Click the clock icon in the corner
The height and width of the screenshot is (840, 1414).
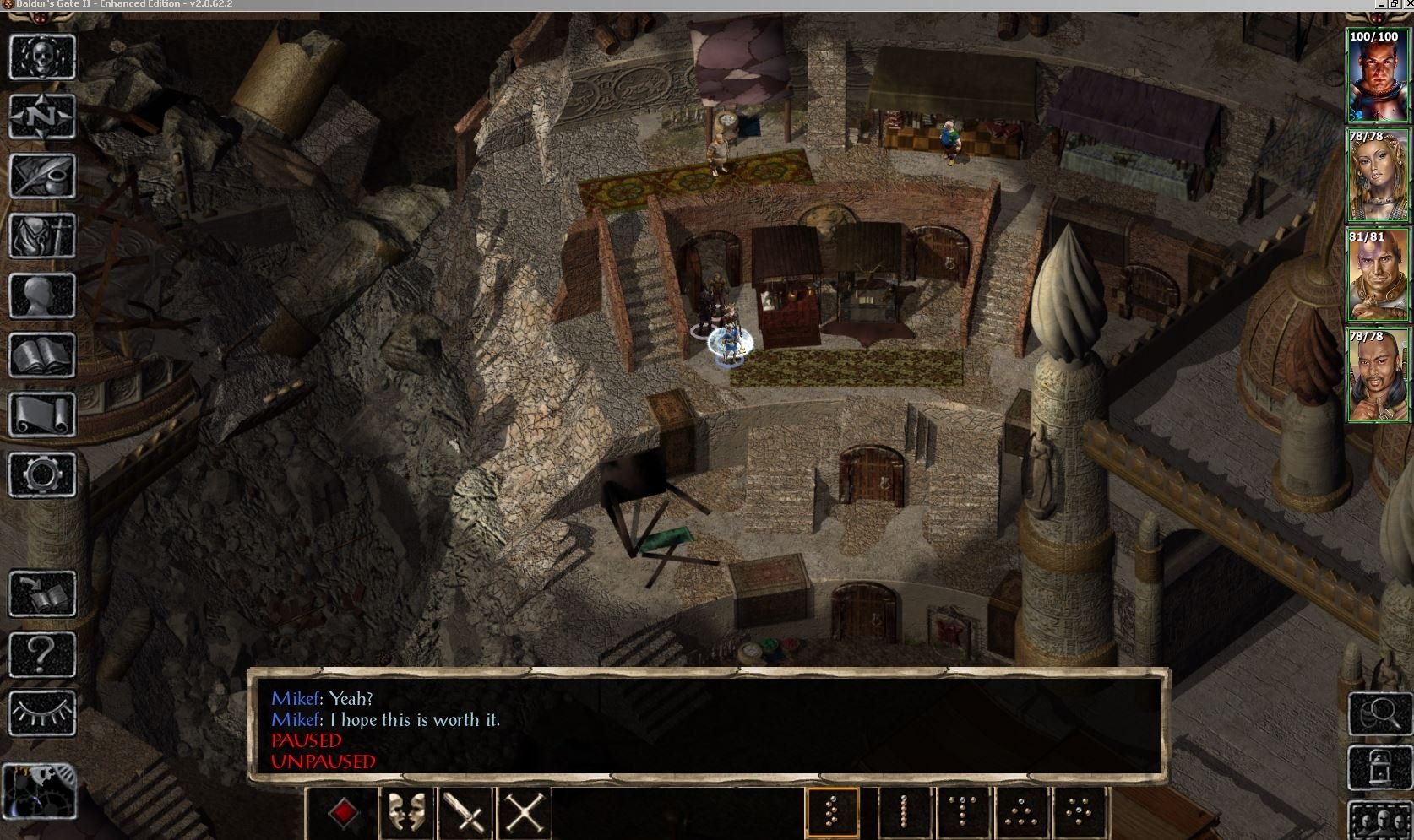click(x=39, y=790)
